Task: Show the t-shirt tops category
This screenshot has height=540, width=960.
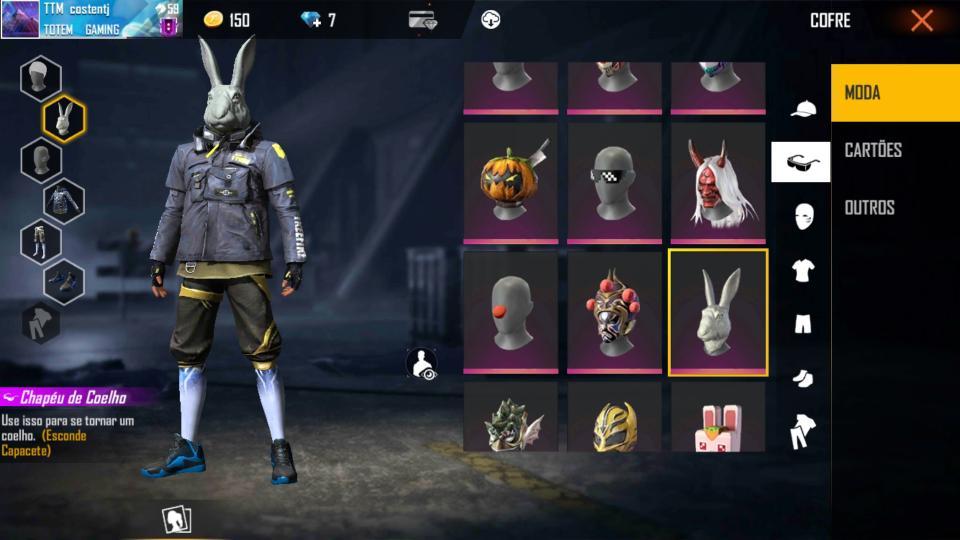Action: 802,269
